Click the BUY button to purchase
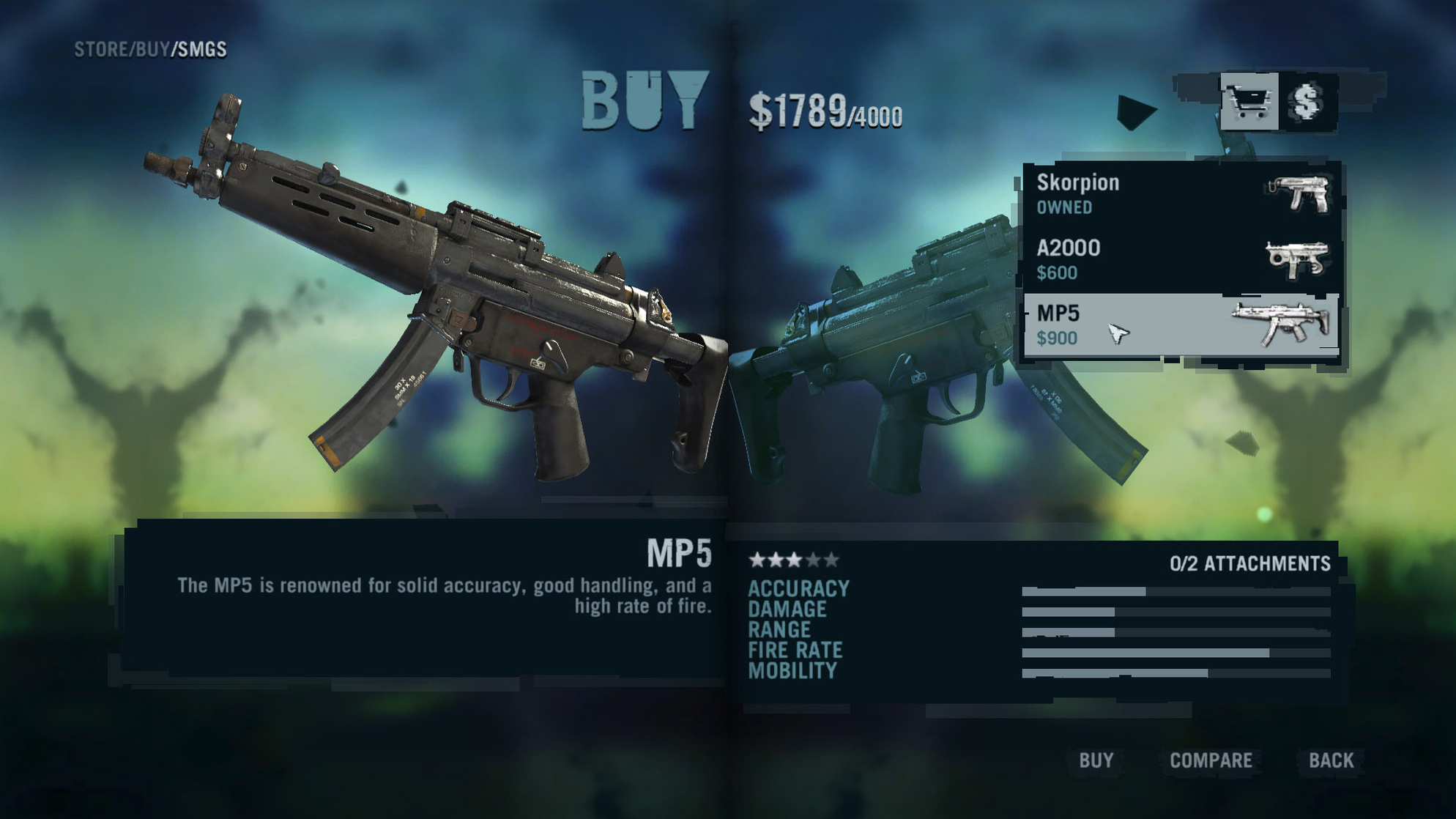The image size is (1456, 819). tap(1096, 760)
